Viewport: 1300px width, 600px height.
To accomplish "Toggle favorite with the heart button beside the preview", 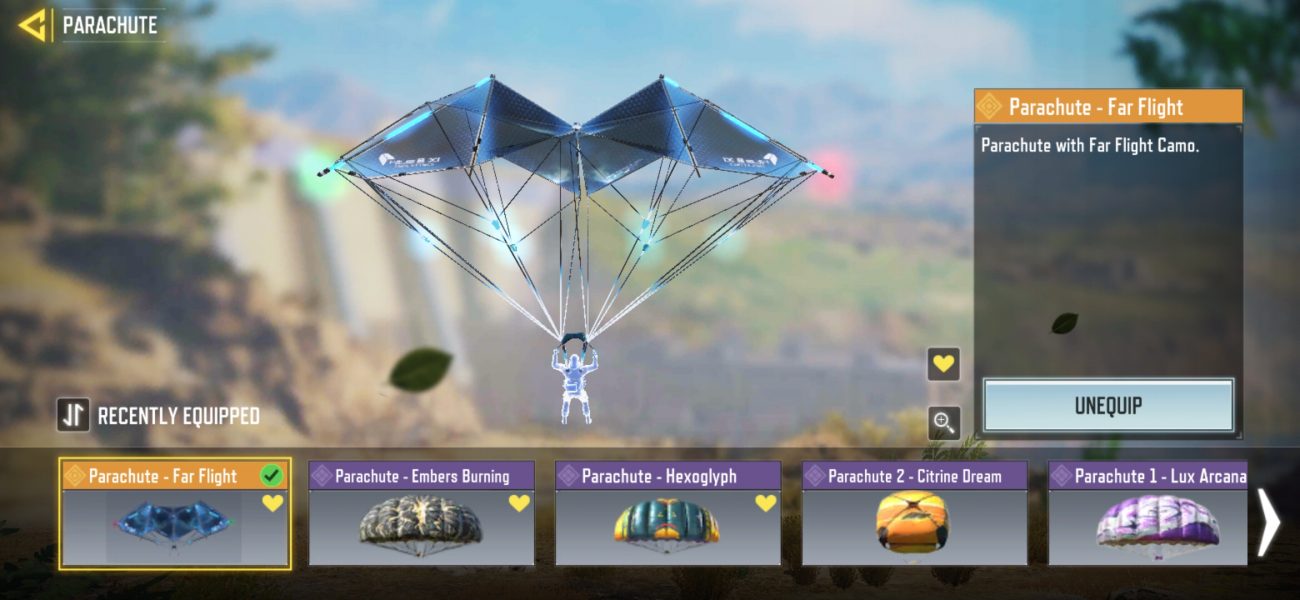I will [943, 364].
